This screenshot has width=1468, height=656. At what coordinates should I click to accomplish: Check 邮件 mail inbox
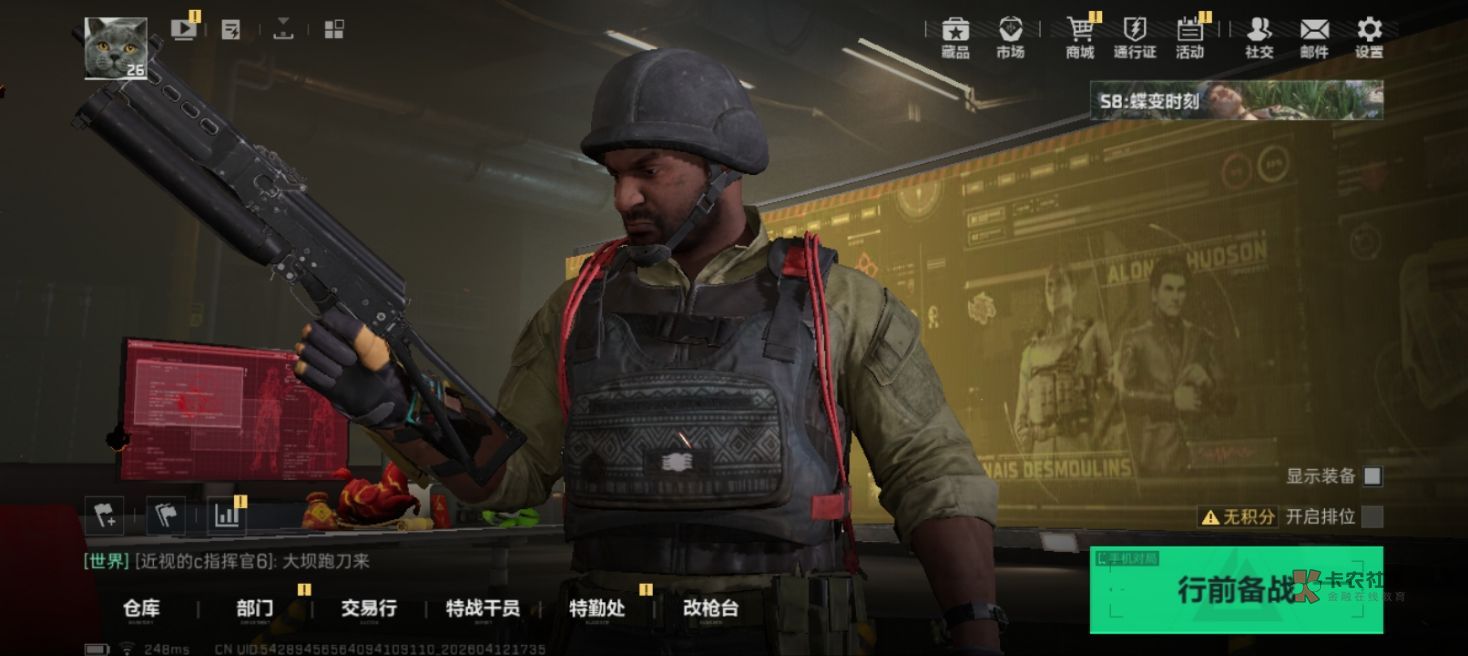coord(1314,38)
